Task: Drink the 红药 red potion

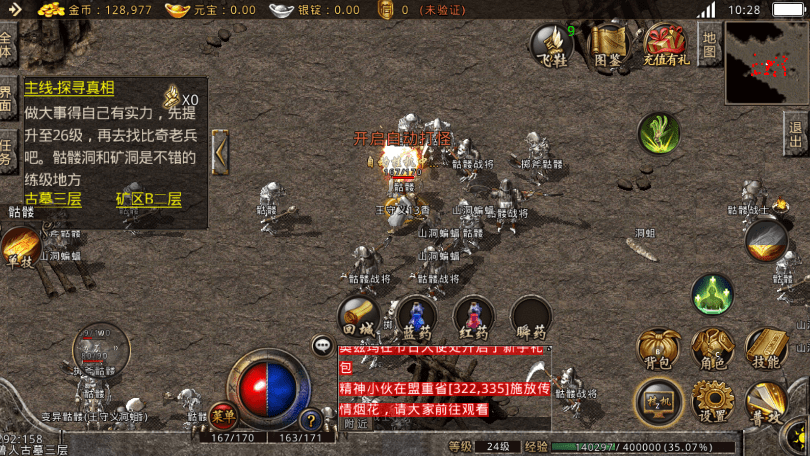Action: [x=473, y=316]
